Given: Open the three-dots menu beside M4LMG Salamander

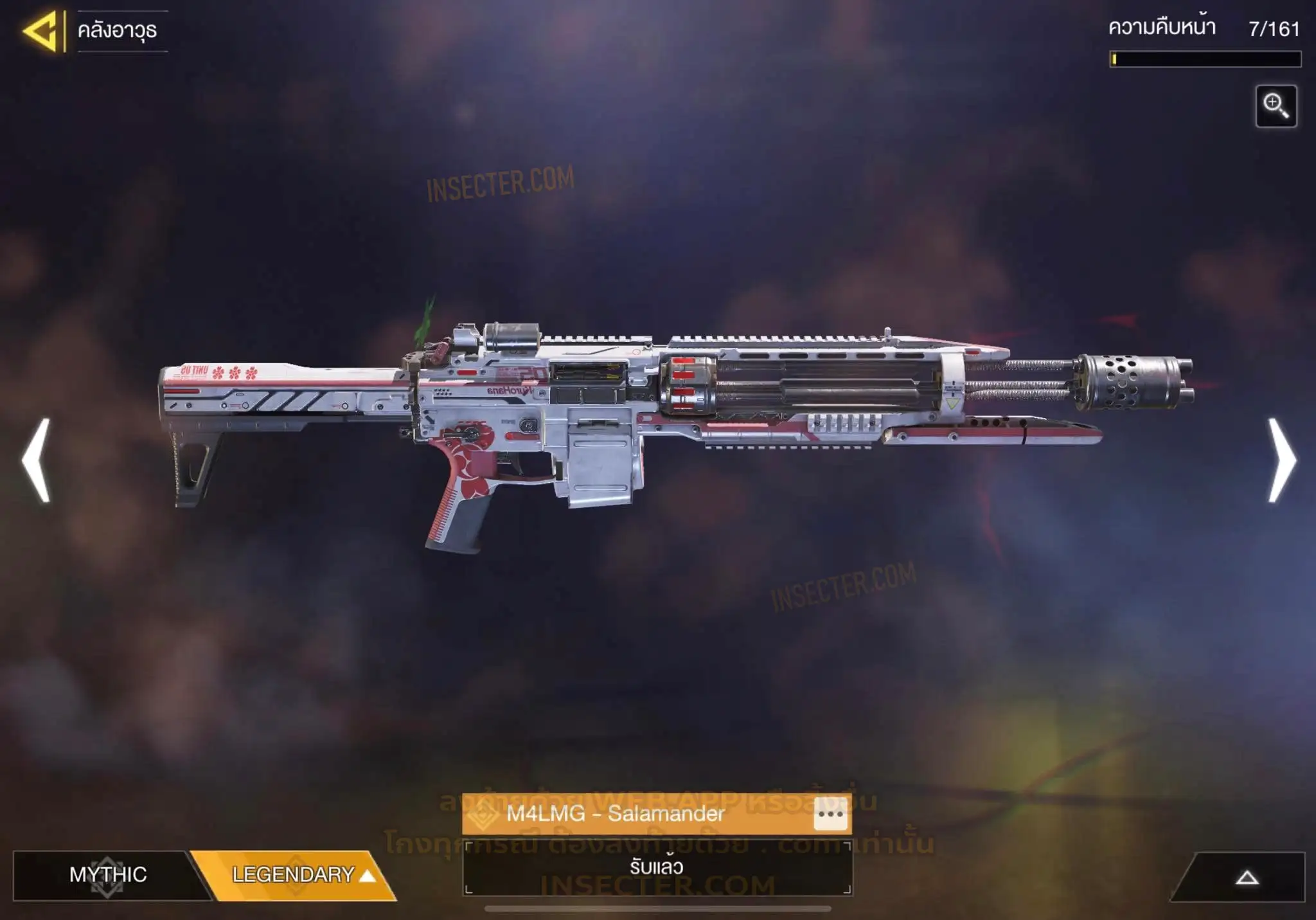Looking at the screenshot, I should pos(830,815).
